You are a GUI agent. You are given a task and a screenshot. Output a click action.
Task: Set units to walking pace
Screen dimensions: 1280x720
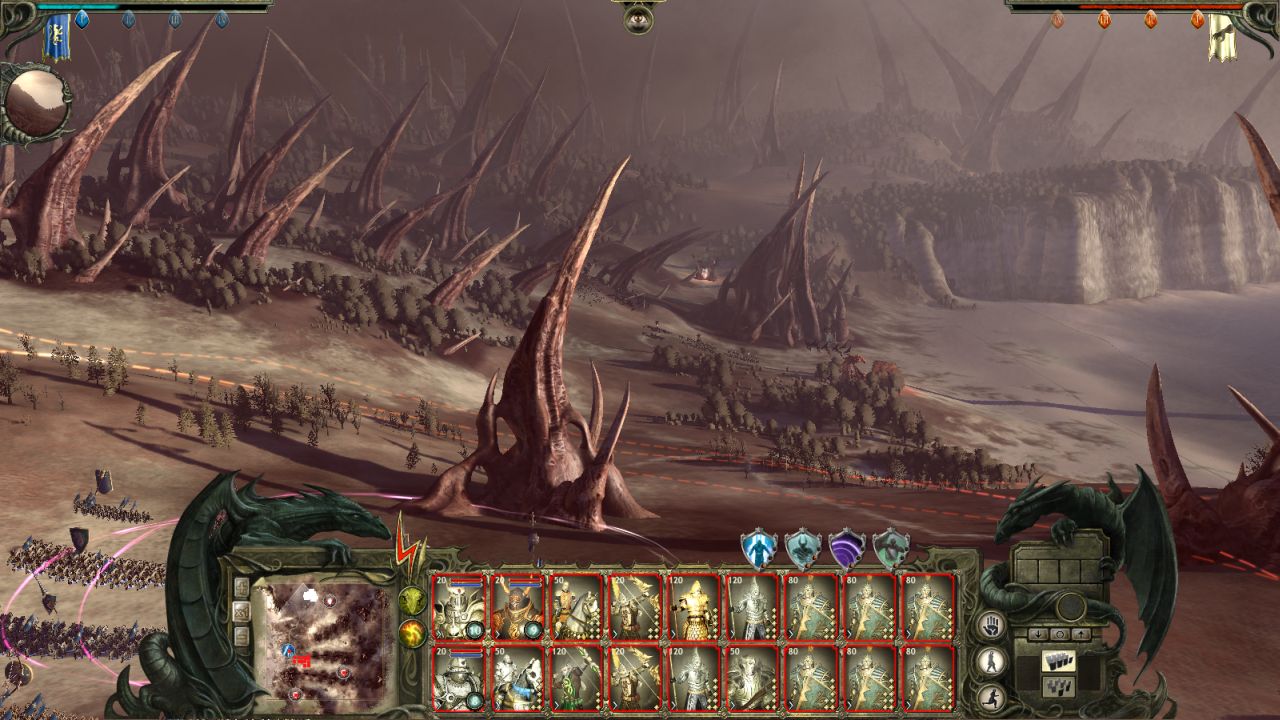pyautogui.click(x=990, y=660)
